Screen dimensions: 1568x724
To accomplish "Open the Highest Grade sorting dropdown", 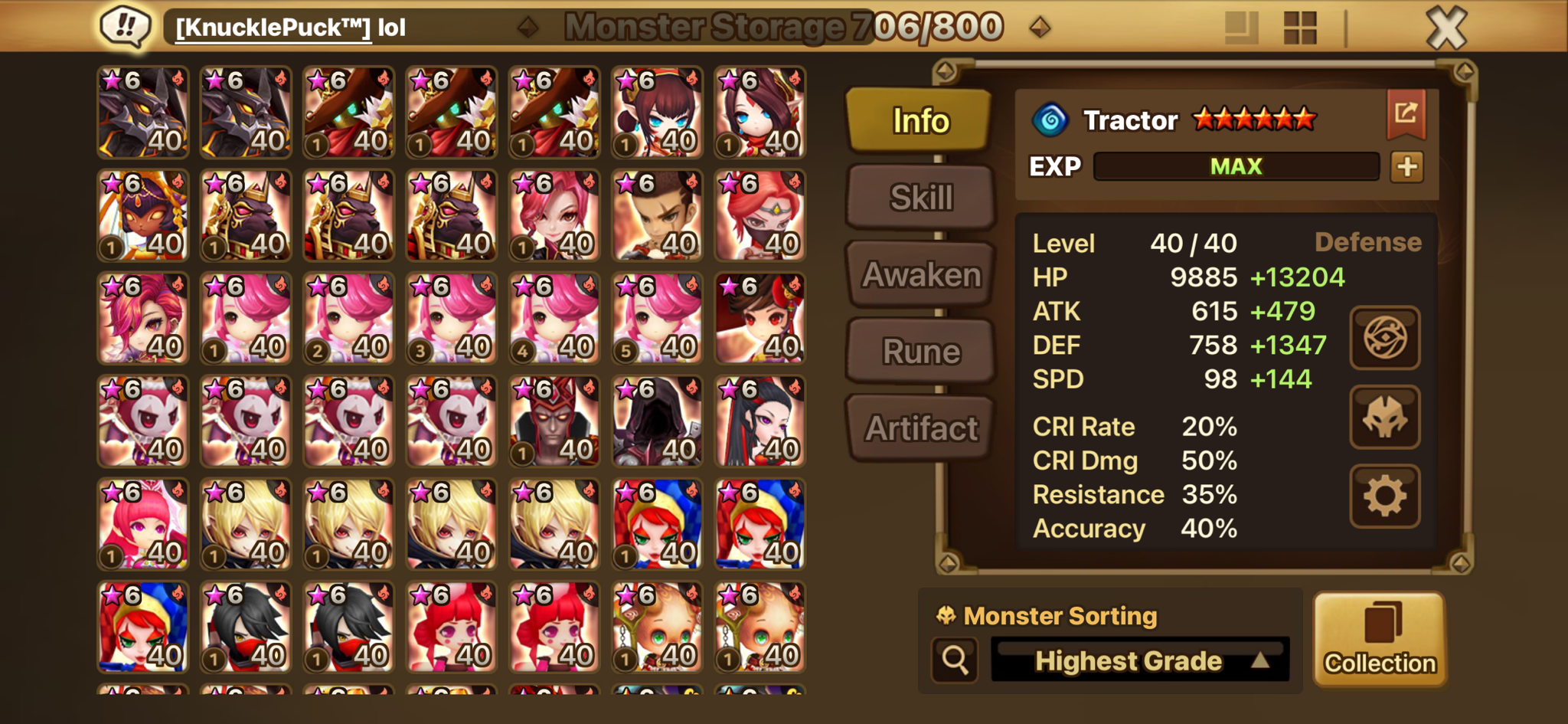I will (1139, 660).
